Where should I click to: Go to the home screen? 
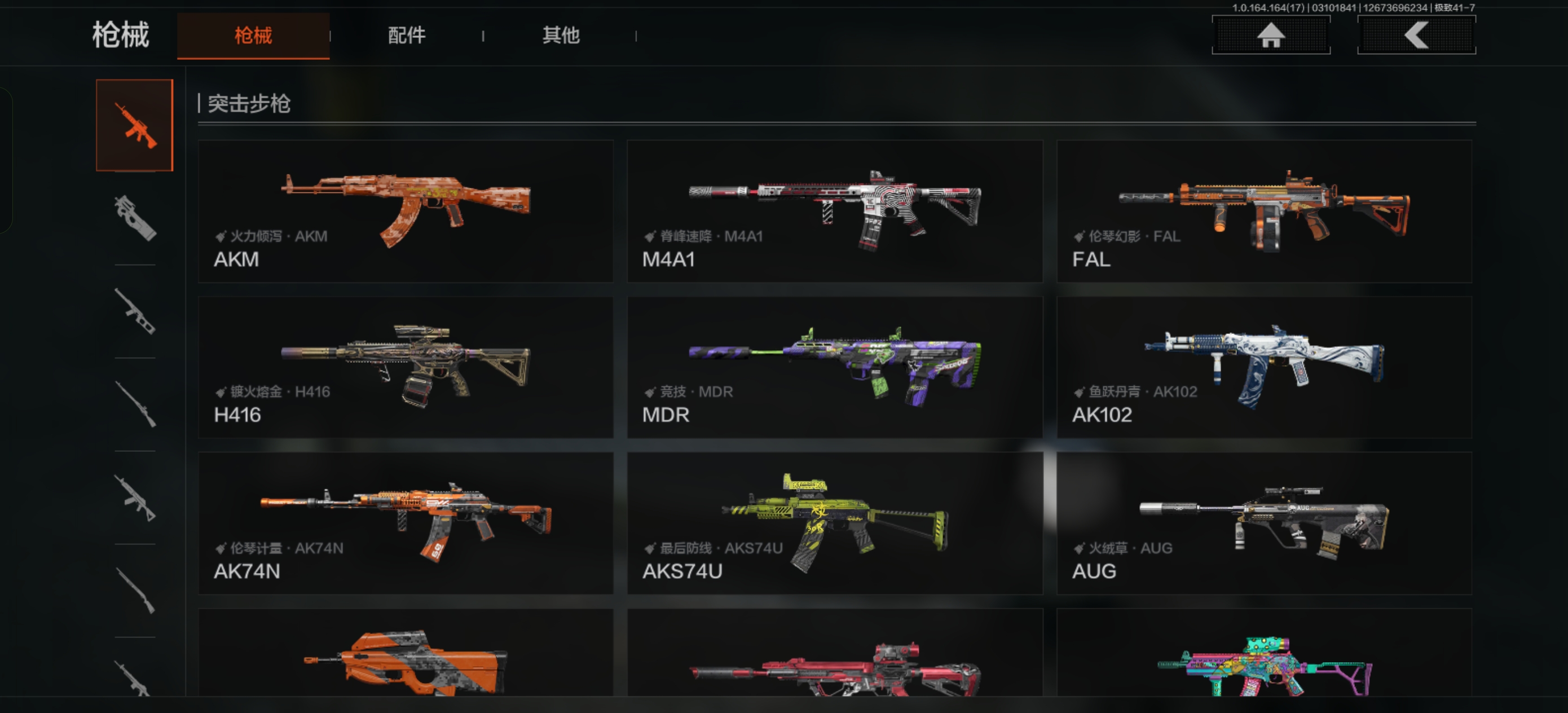1270,36
